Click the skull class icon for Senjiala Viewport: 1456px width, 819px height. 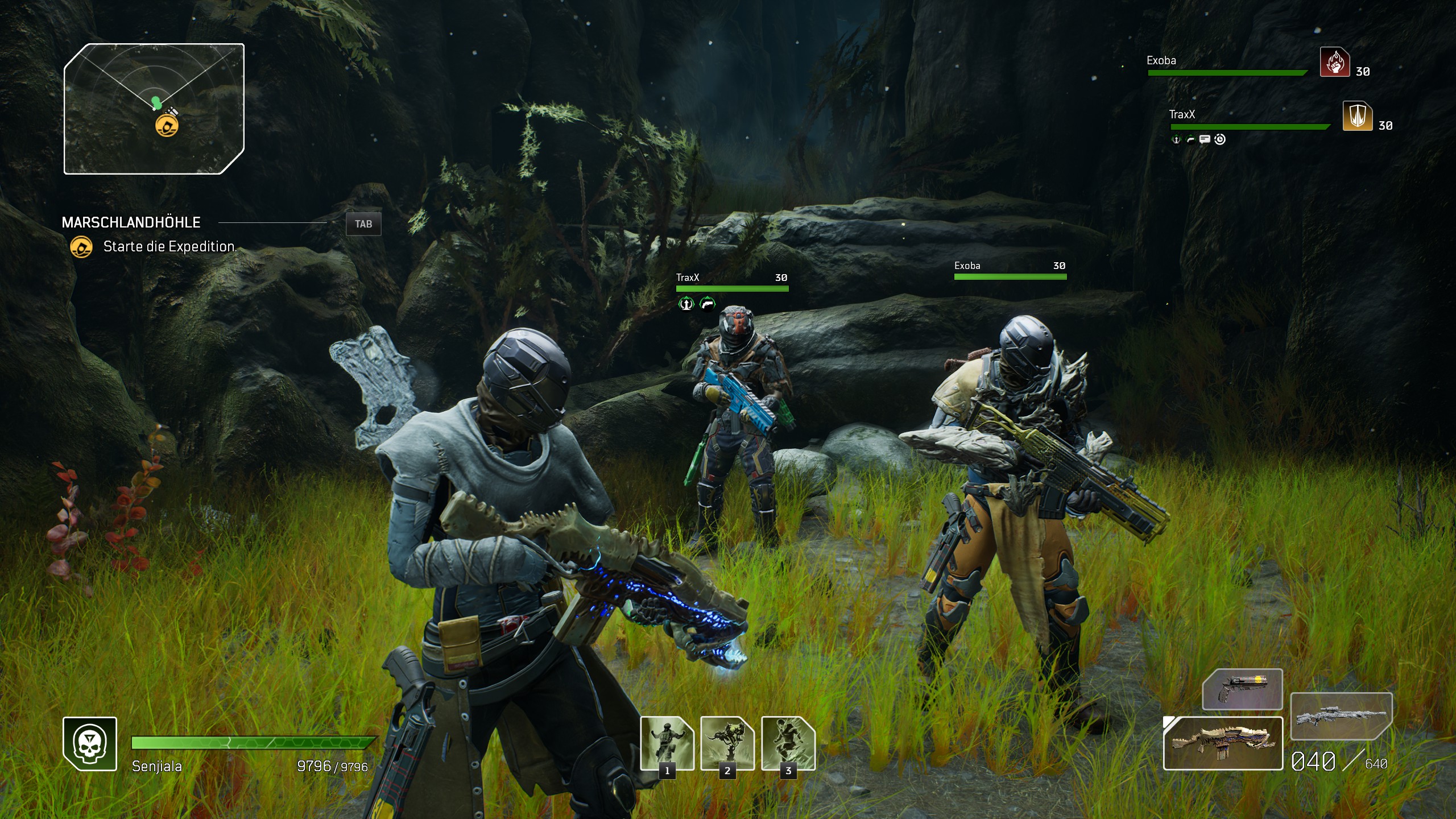tap(90, 744)
